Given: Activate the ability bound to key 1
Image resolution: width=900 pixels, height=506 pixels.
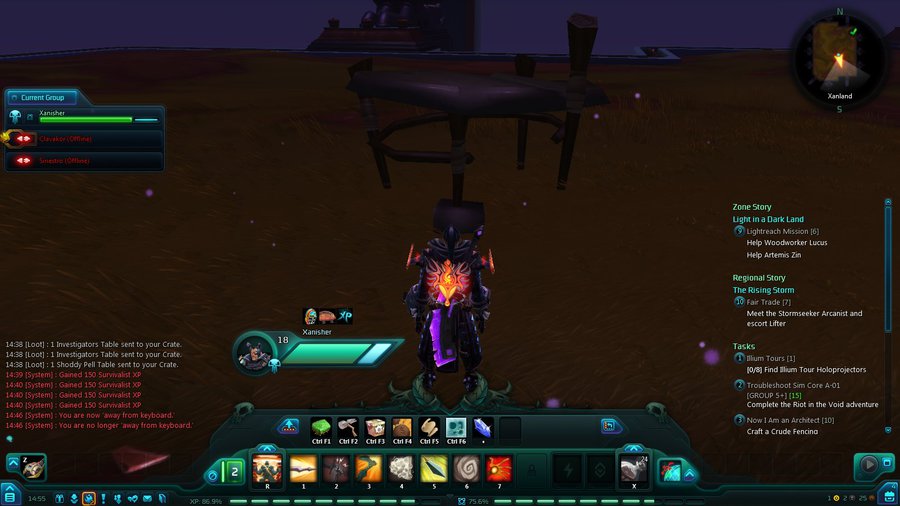Looking at the screenshot, I should pos(303,468).
